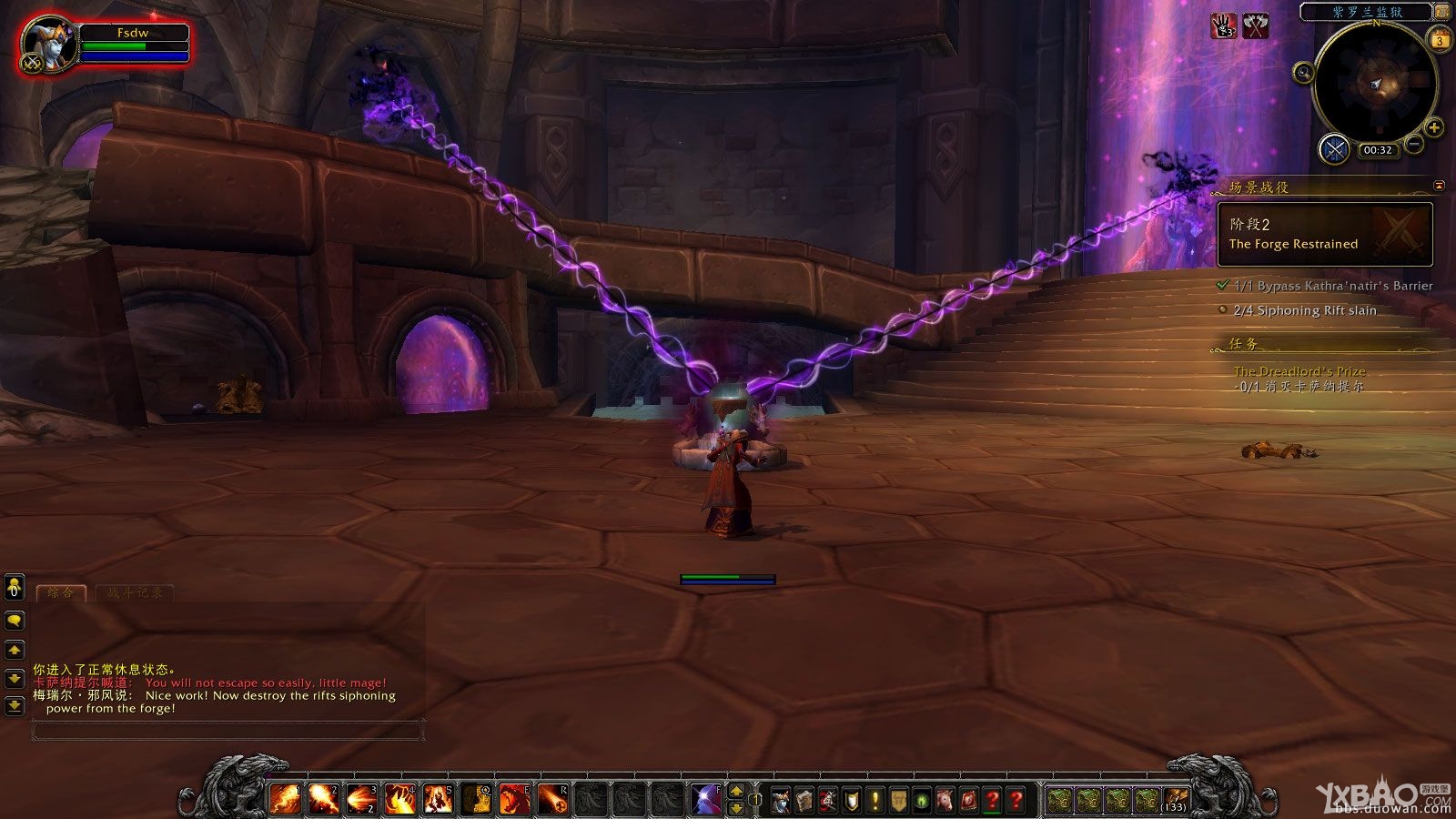Click the minimap tracking magnifier button
1456x819 pixels.
[1303, 73]
